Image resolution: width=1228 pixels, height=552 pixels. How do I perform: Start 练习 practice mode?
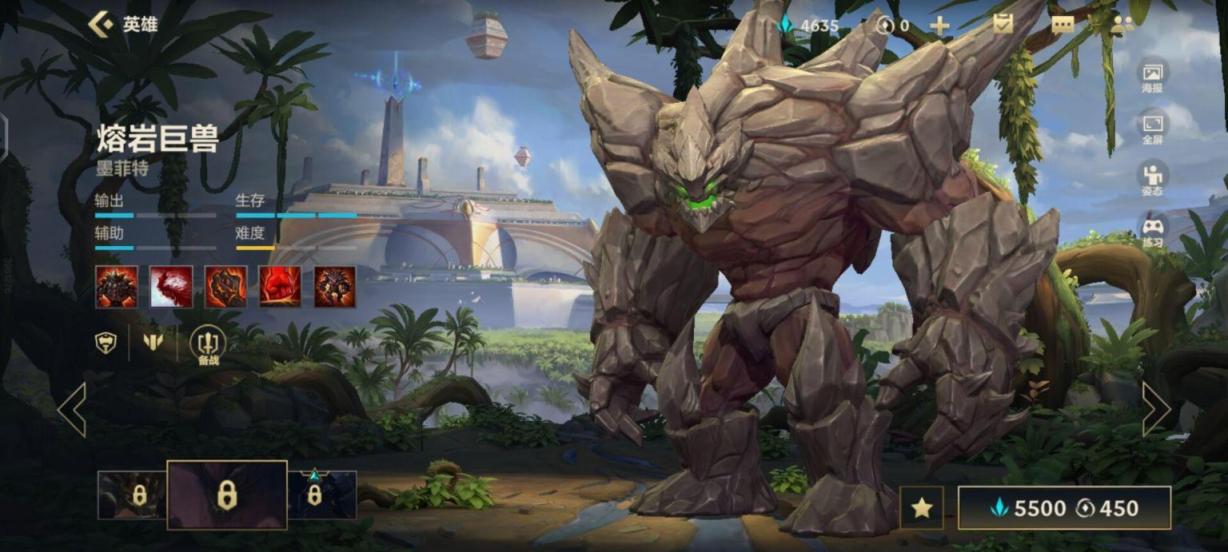[1153, 231]
